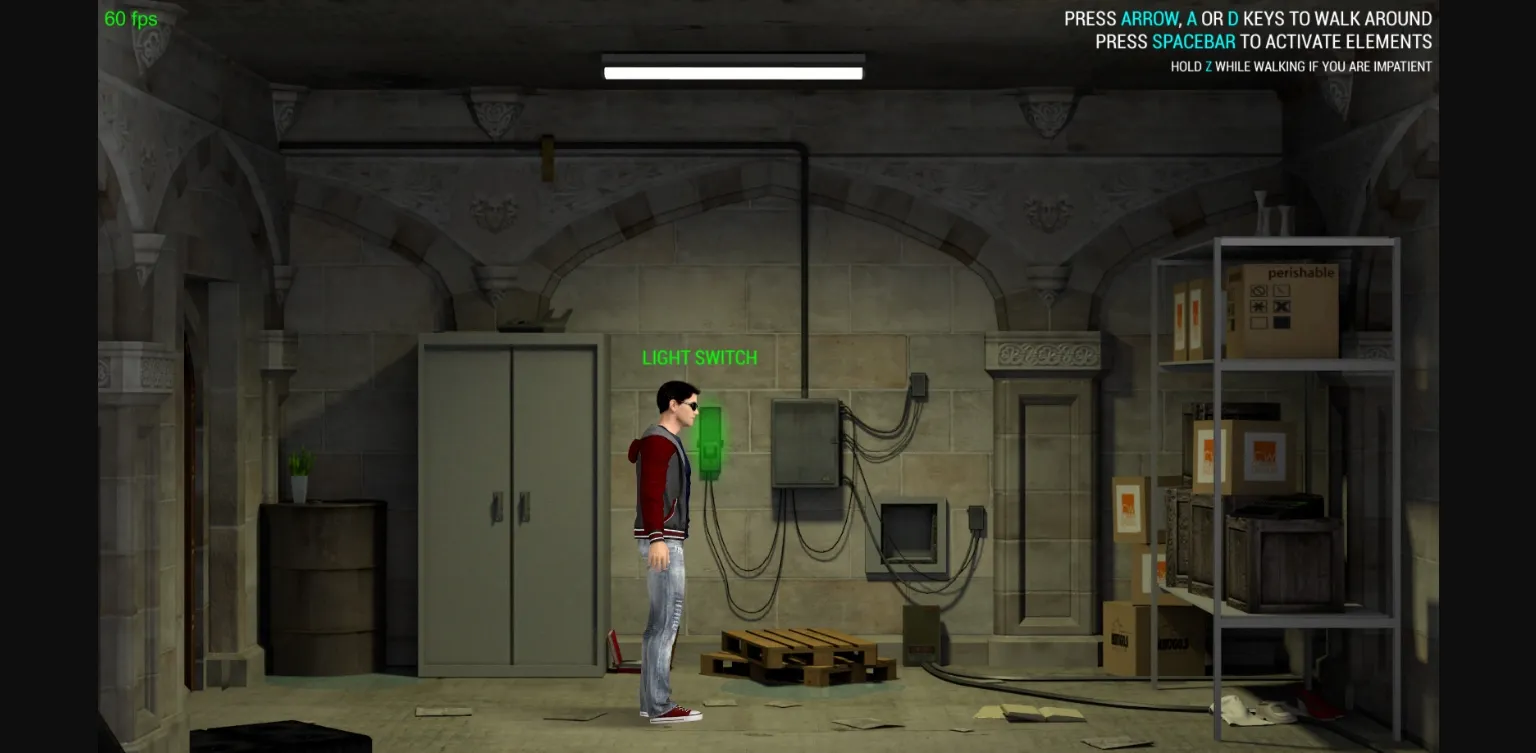Click the small junction box above the fuse box

(917, 386)
